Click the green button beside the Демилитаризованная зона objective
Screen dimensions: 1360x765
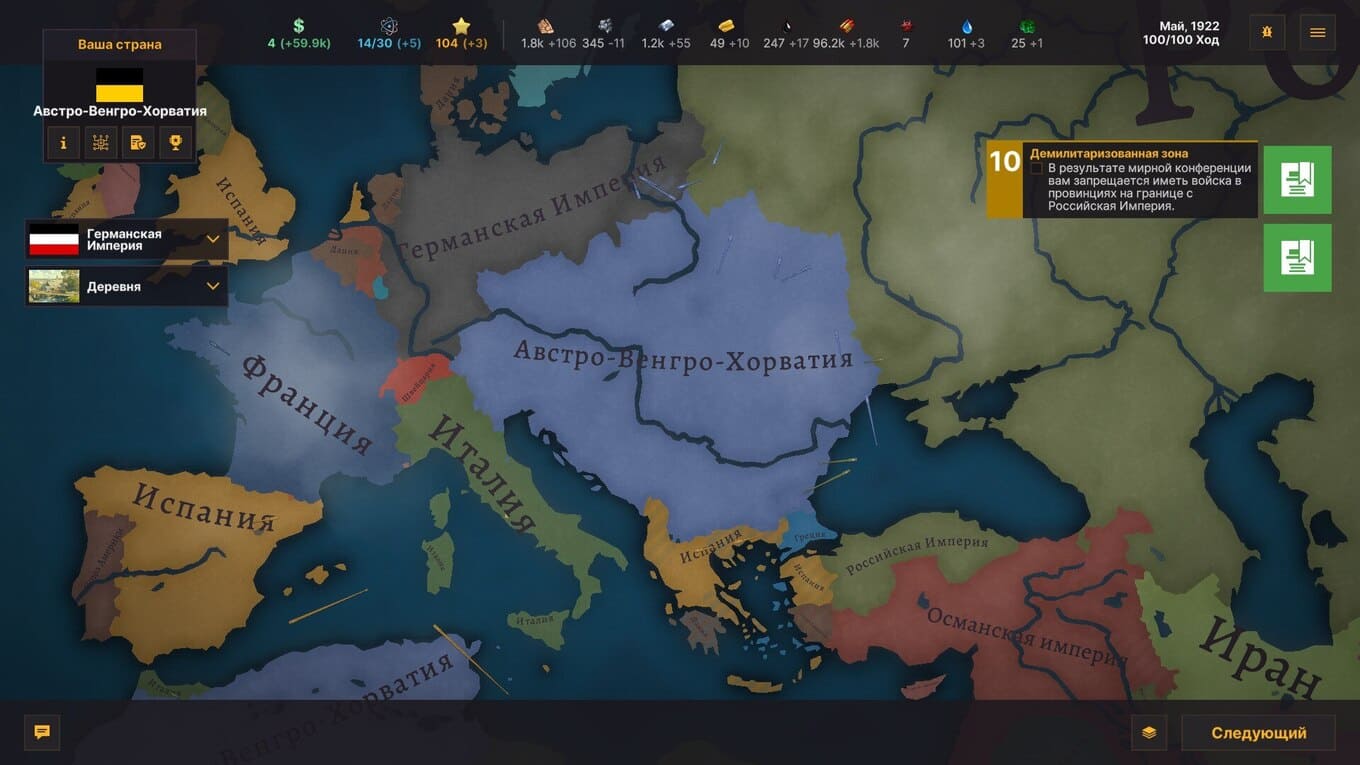pos(1297,180)
